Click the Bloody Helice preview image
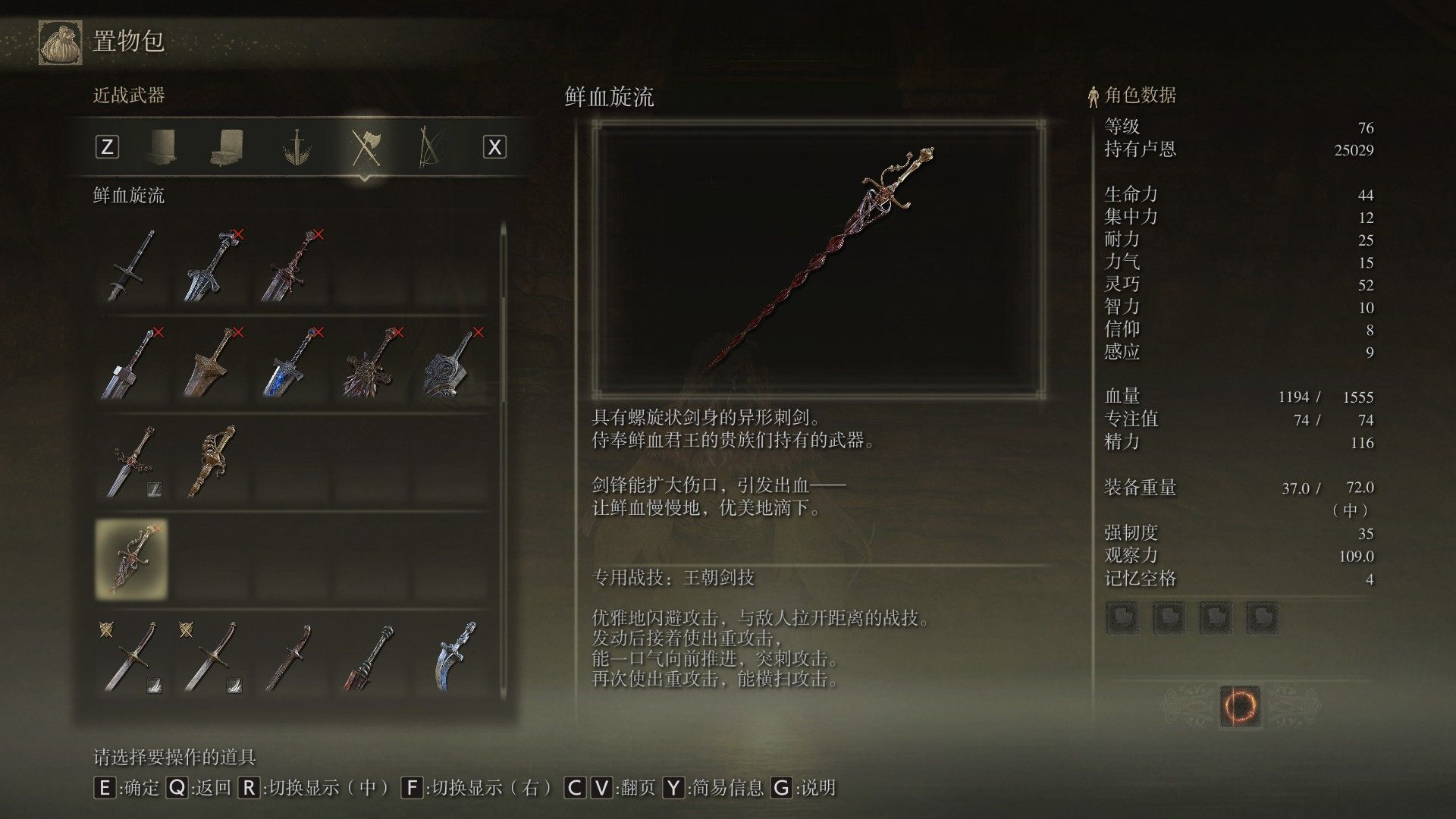 (x=818, y=259)
